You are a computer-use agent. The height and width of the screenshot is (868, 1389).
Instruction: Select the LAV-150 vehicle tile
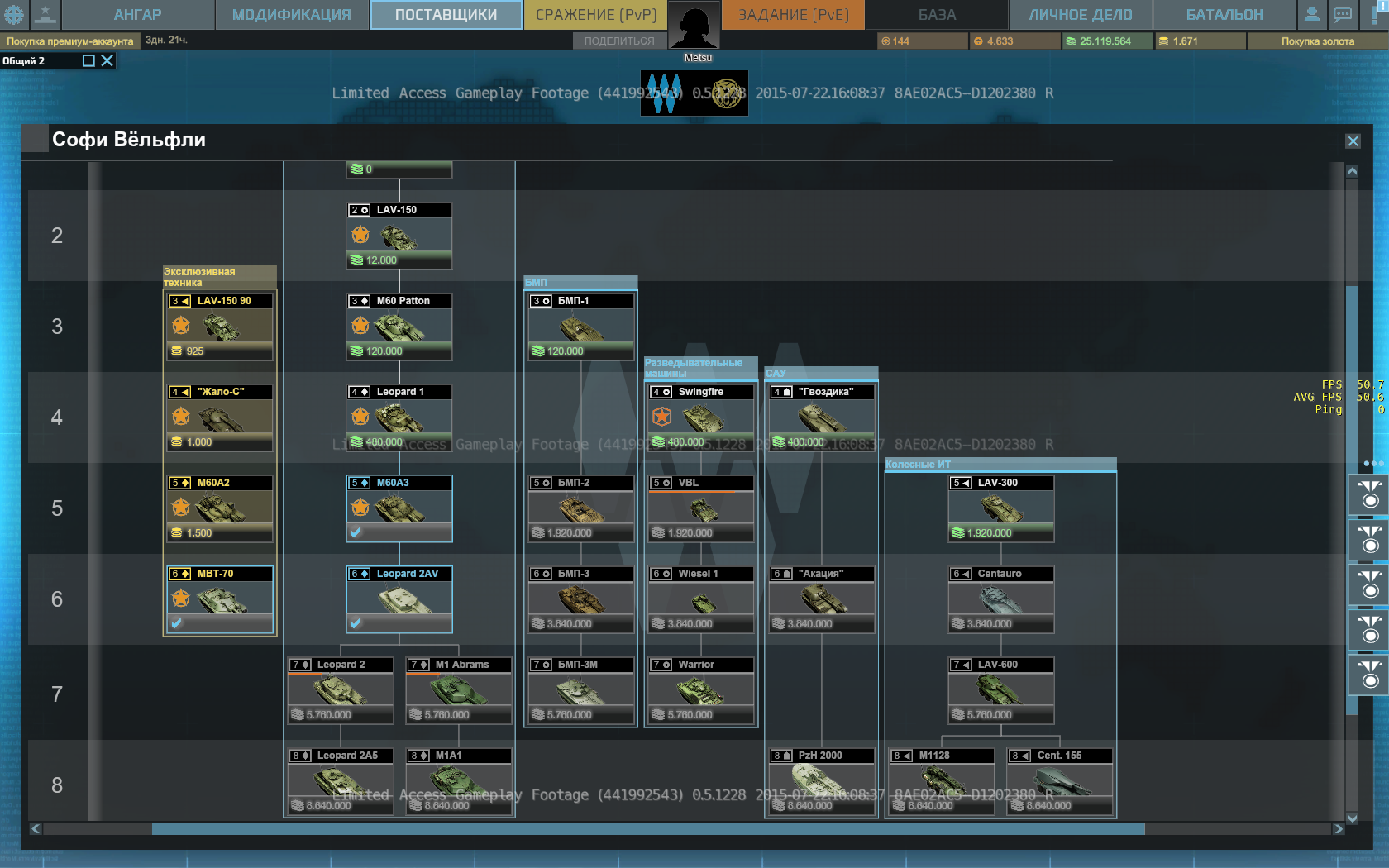(x=399, y=236)
